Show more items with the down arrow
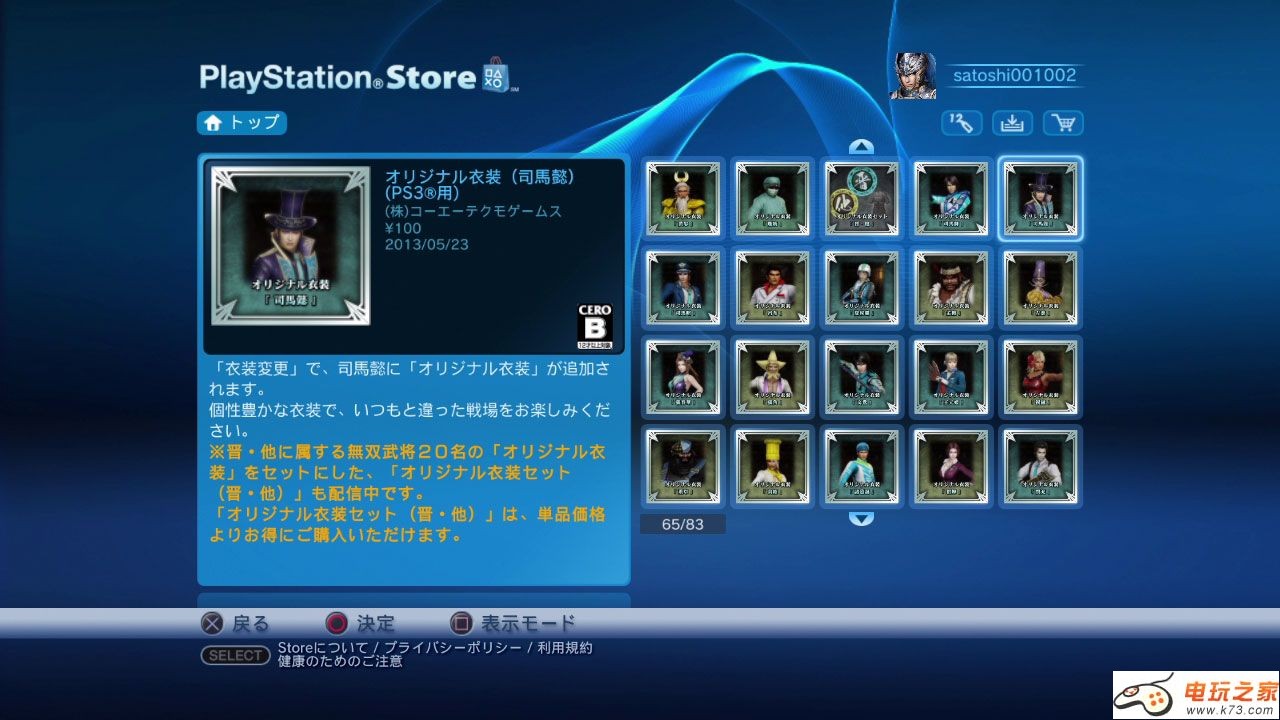 [861, 518]
